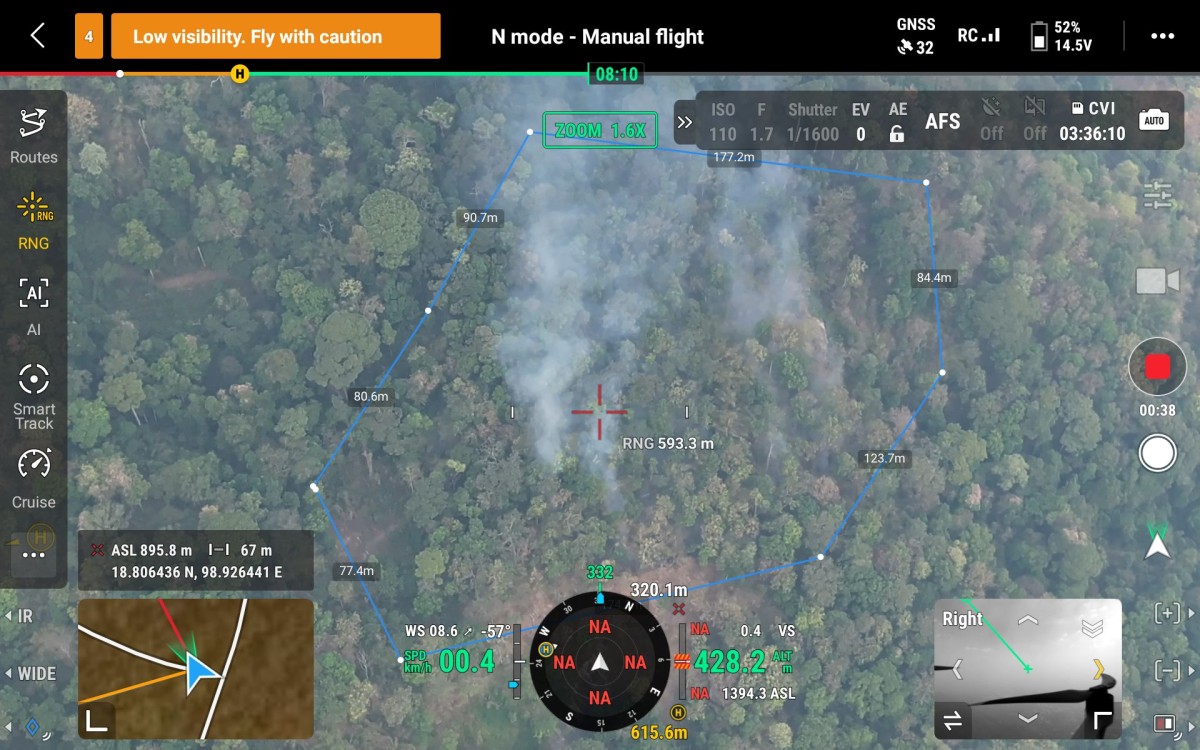This screenshot has height=750, width=1200.
Task: Expand the camera parameters bar arrows
Action: tap(685, 122)
